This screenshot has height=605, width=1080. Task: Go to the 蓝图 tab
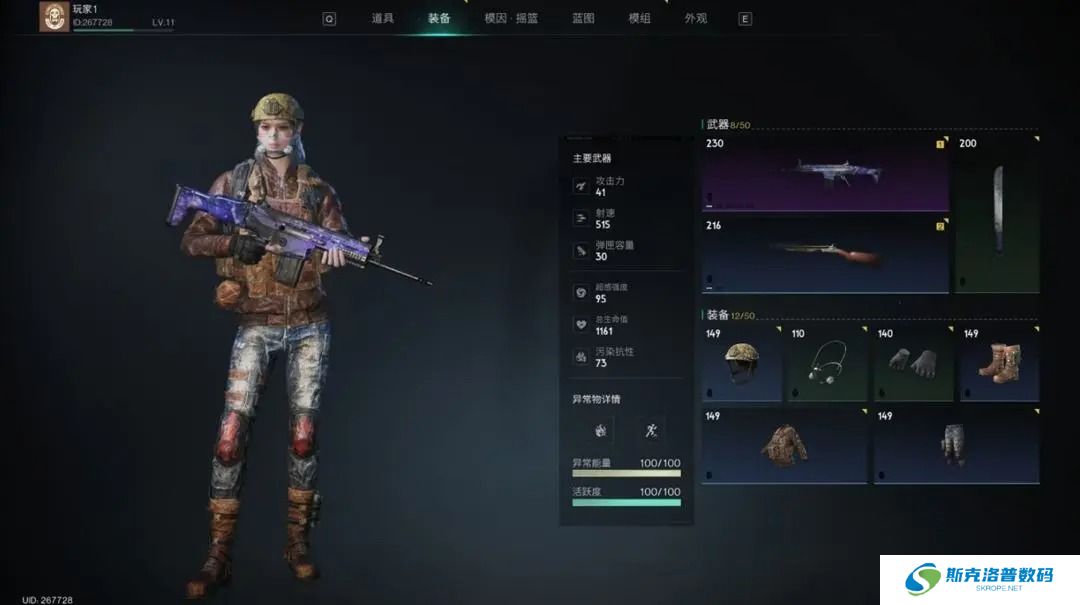[583, 18]
